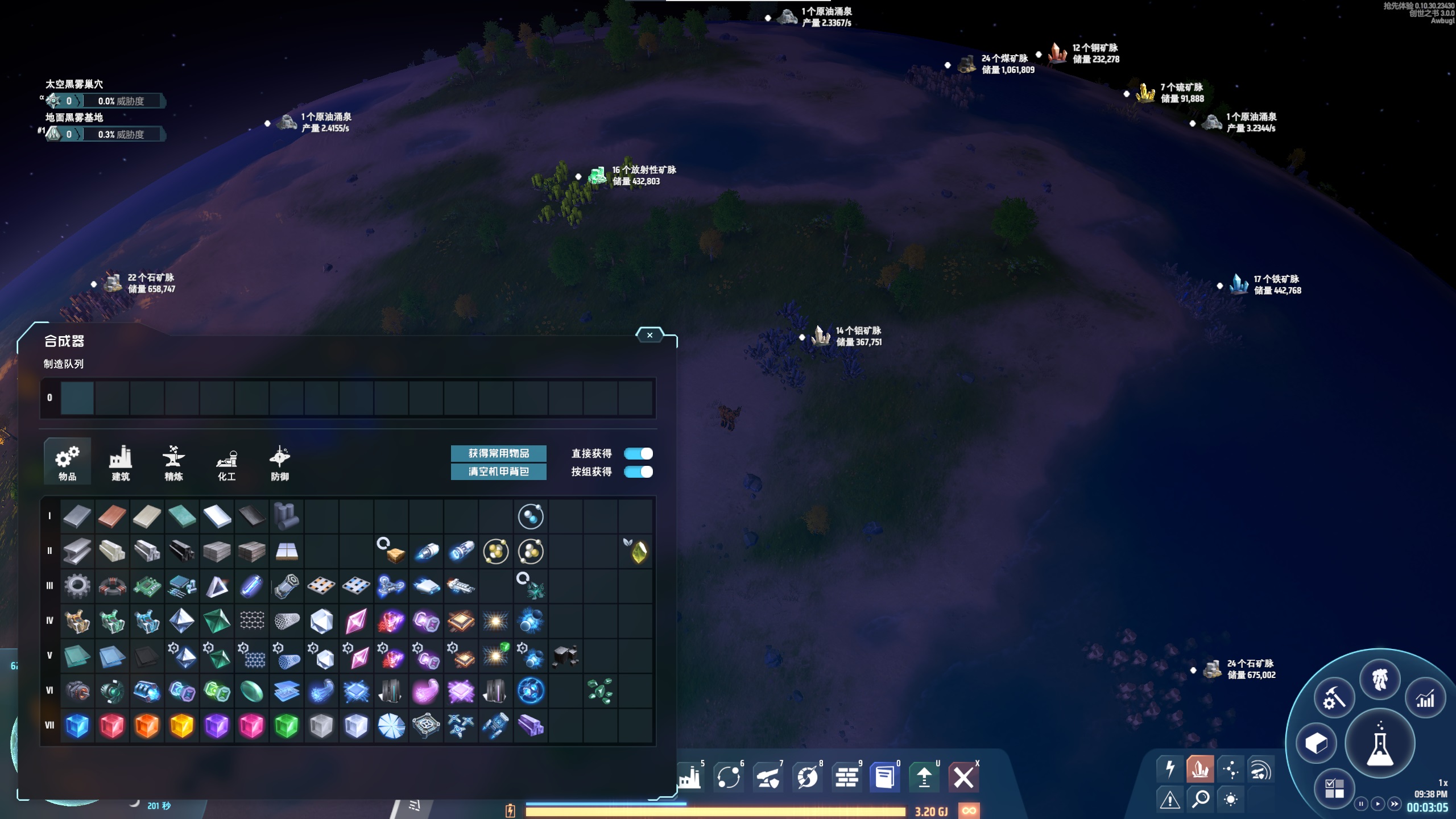The width and height of the screenshot is (1456, 819).
Task: Switch to the 建筑 tab
Action: pos(121,462)
